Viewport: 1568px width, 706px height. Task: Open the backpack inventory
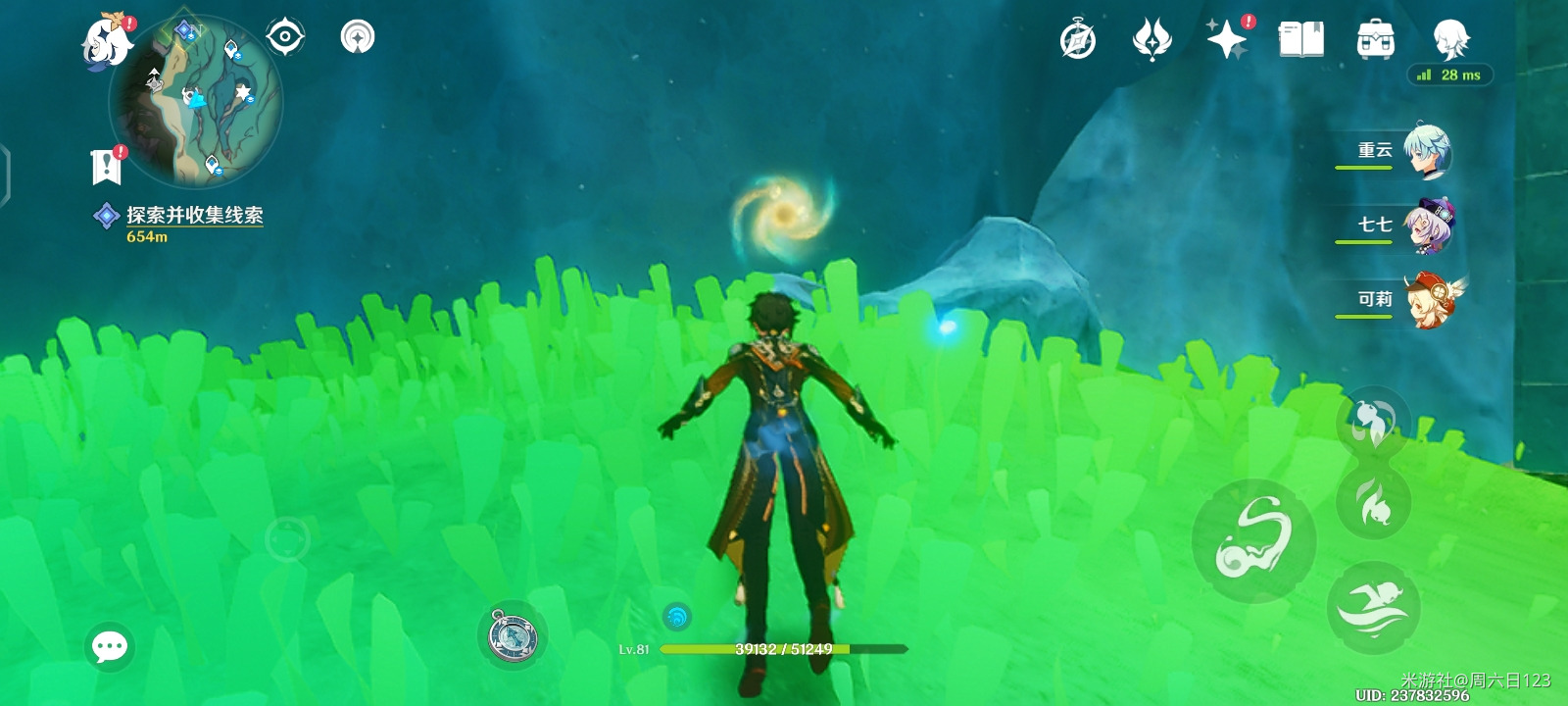pos(1376,40)
